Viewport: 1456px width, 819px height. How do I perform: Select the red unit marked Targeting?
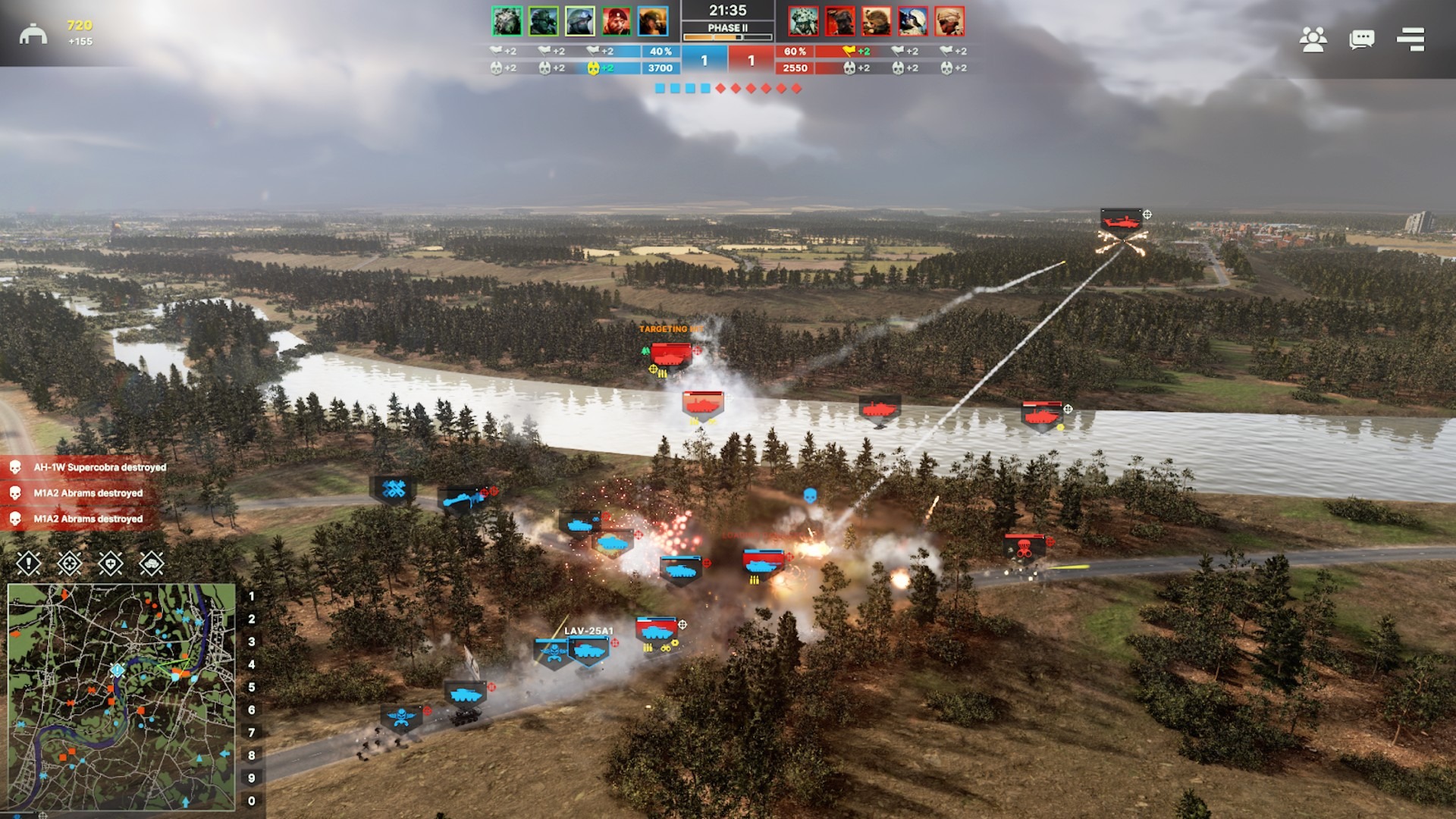670,354
